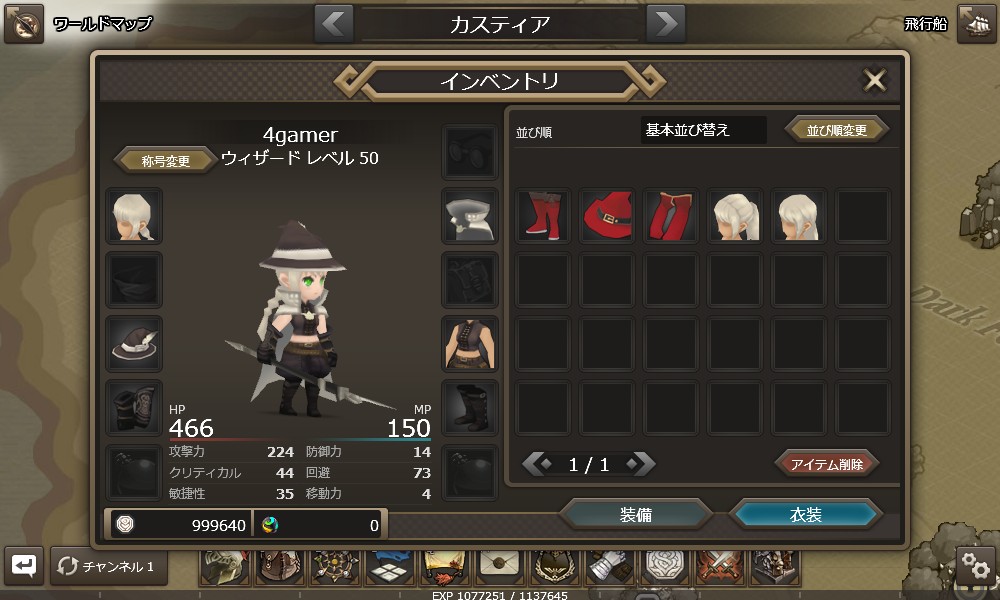Open the airship menu
1000x600 pixels.
coord(975,24)
